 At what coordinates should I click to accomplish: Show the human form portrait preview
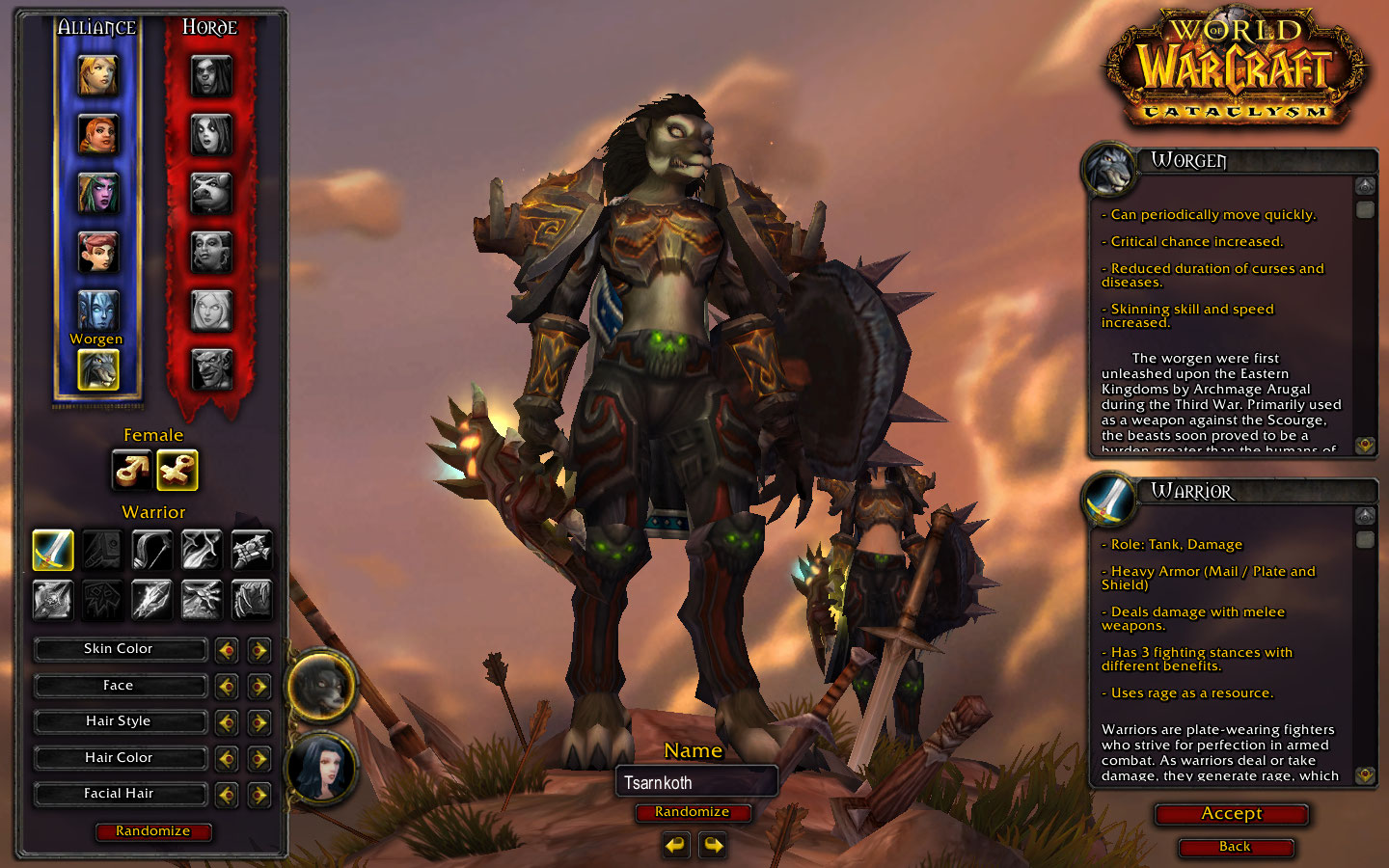tap(321, 769)
